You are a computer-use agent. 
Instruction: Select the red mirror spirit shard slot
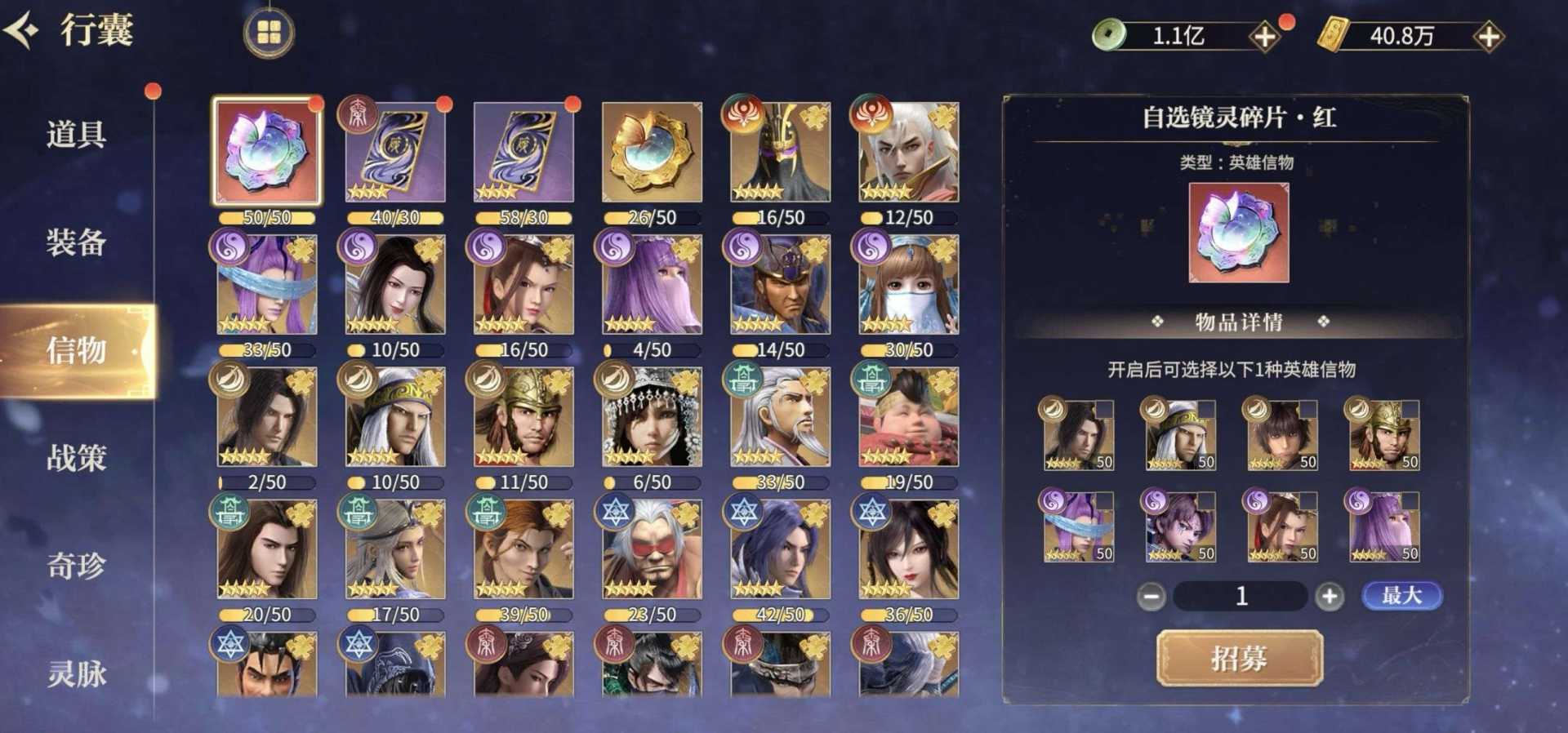(267, 152)
